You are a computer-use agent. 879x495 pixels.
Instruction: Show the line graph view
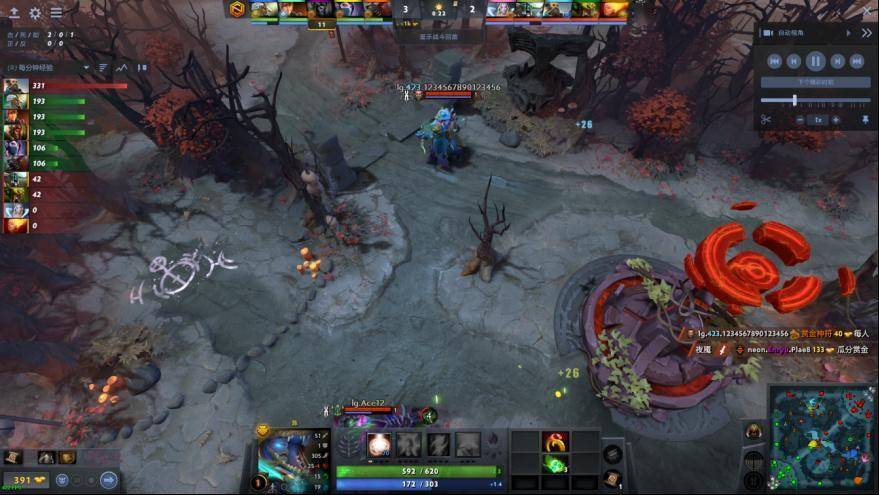(122, 68)
